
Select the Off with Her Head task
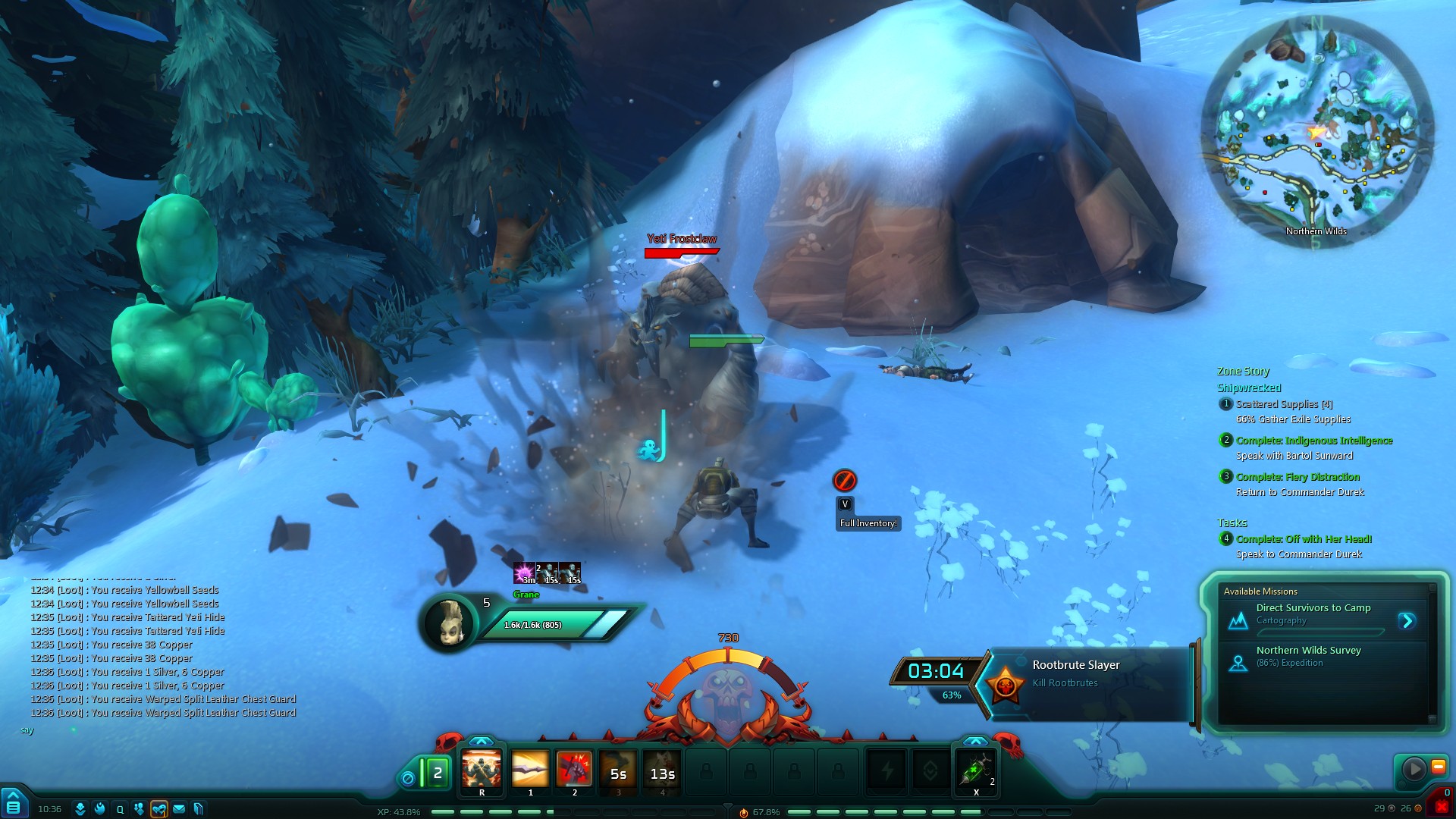(x=1304, y=539)
